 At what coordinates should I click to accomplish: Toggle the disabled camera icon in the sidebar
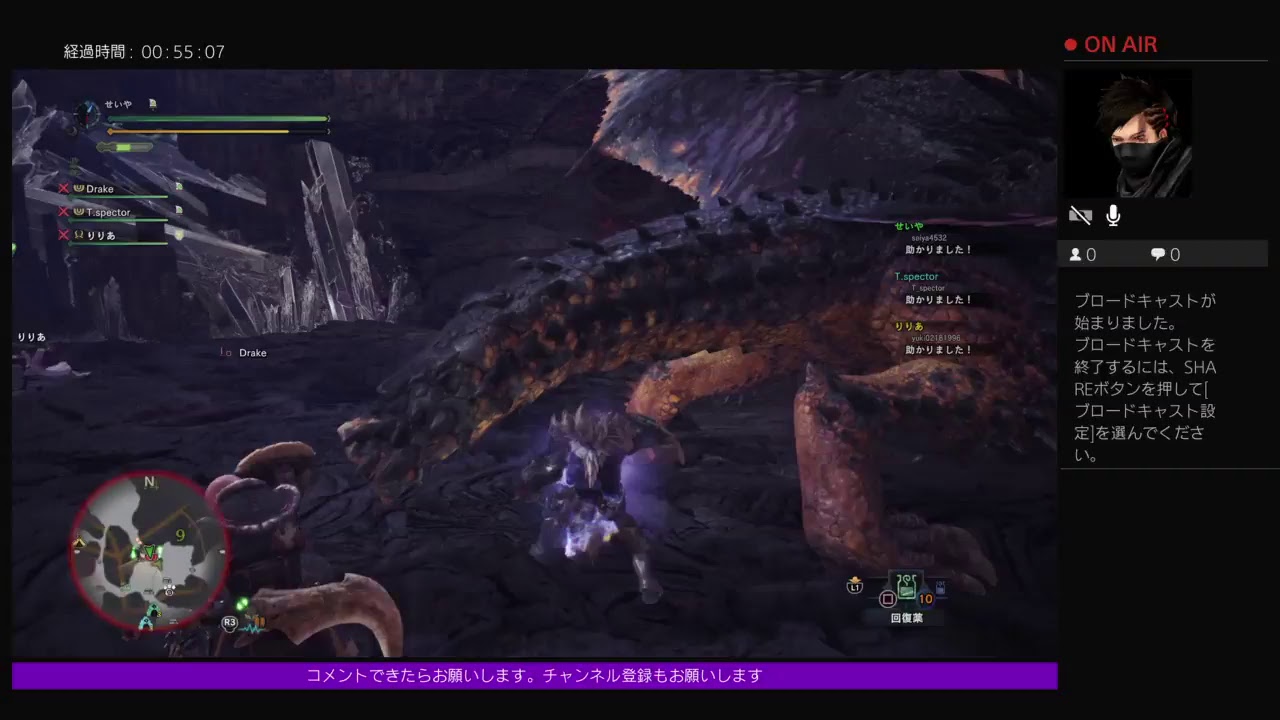pyautogui.click(x=1081, y=214)
